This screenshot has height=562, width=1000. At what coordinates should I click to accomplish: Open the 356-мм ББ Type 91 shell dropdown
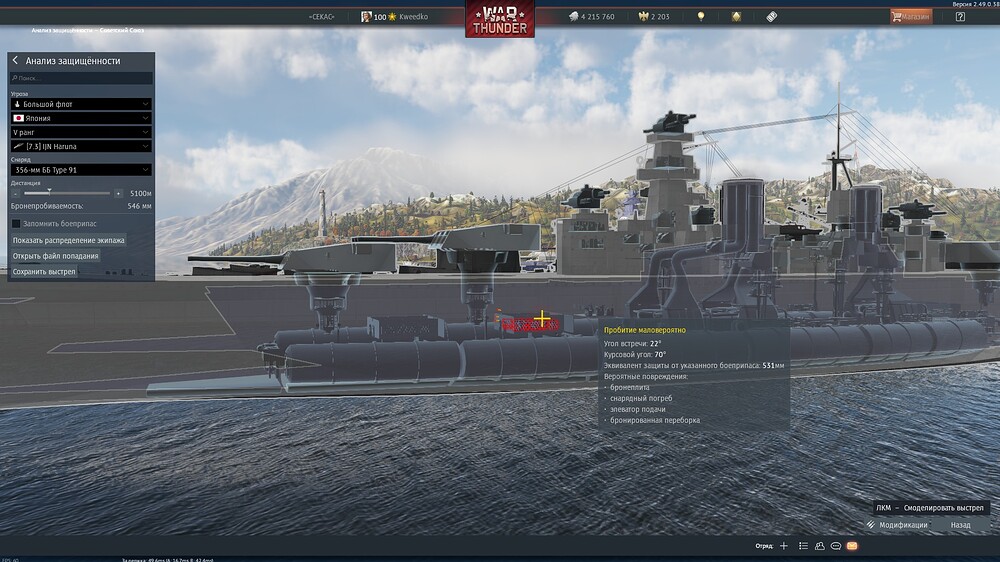click(x=81, y=170)
